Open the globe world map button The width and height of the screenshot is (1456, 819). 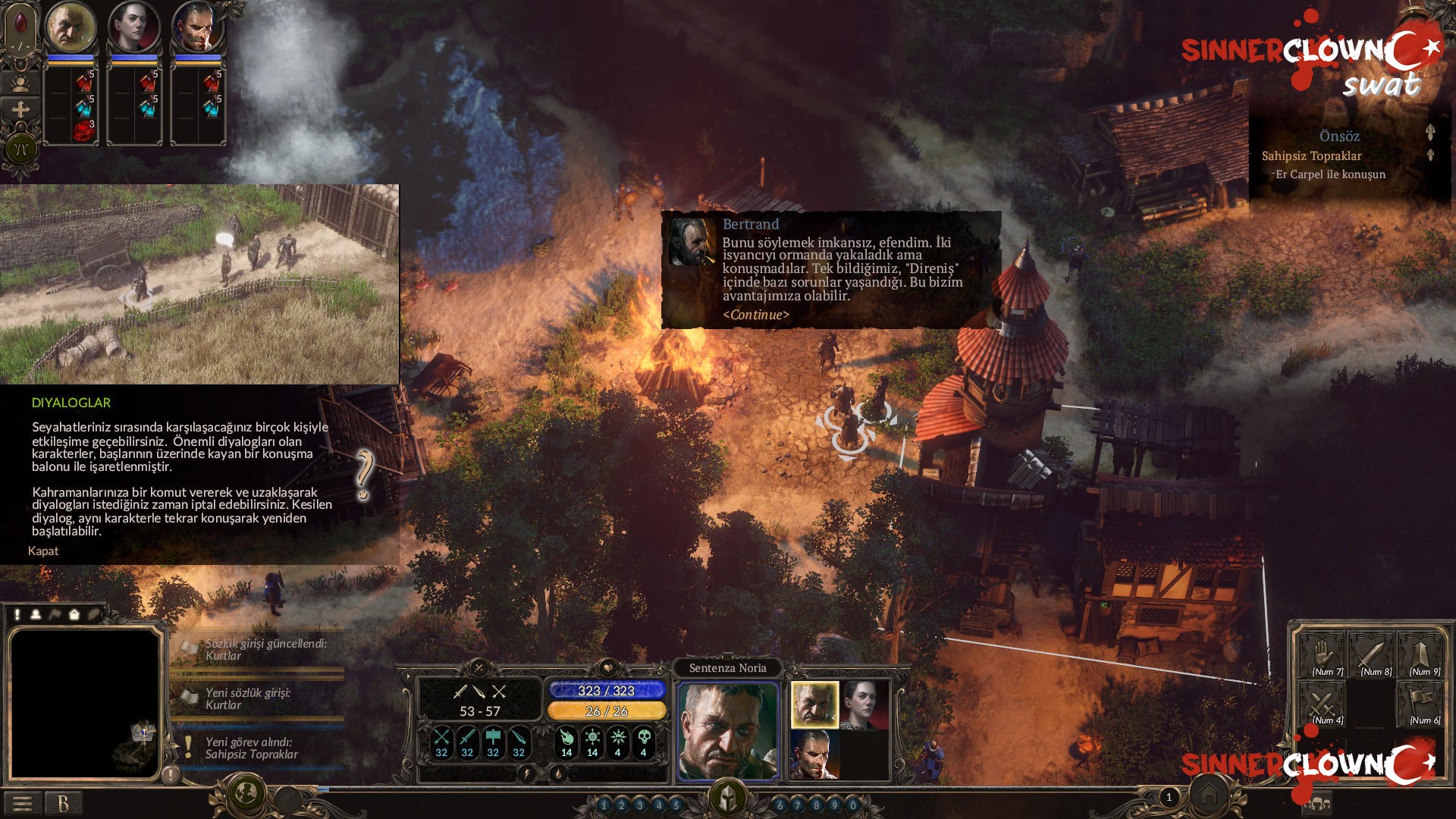[x=246, y=793]
